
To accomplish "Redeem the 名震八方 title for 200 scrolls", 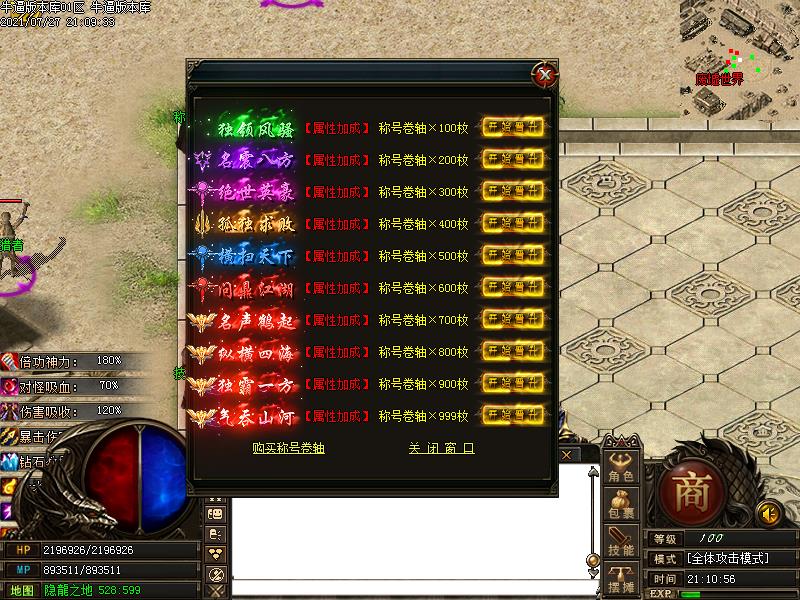I will [x=515, y=159].
